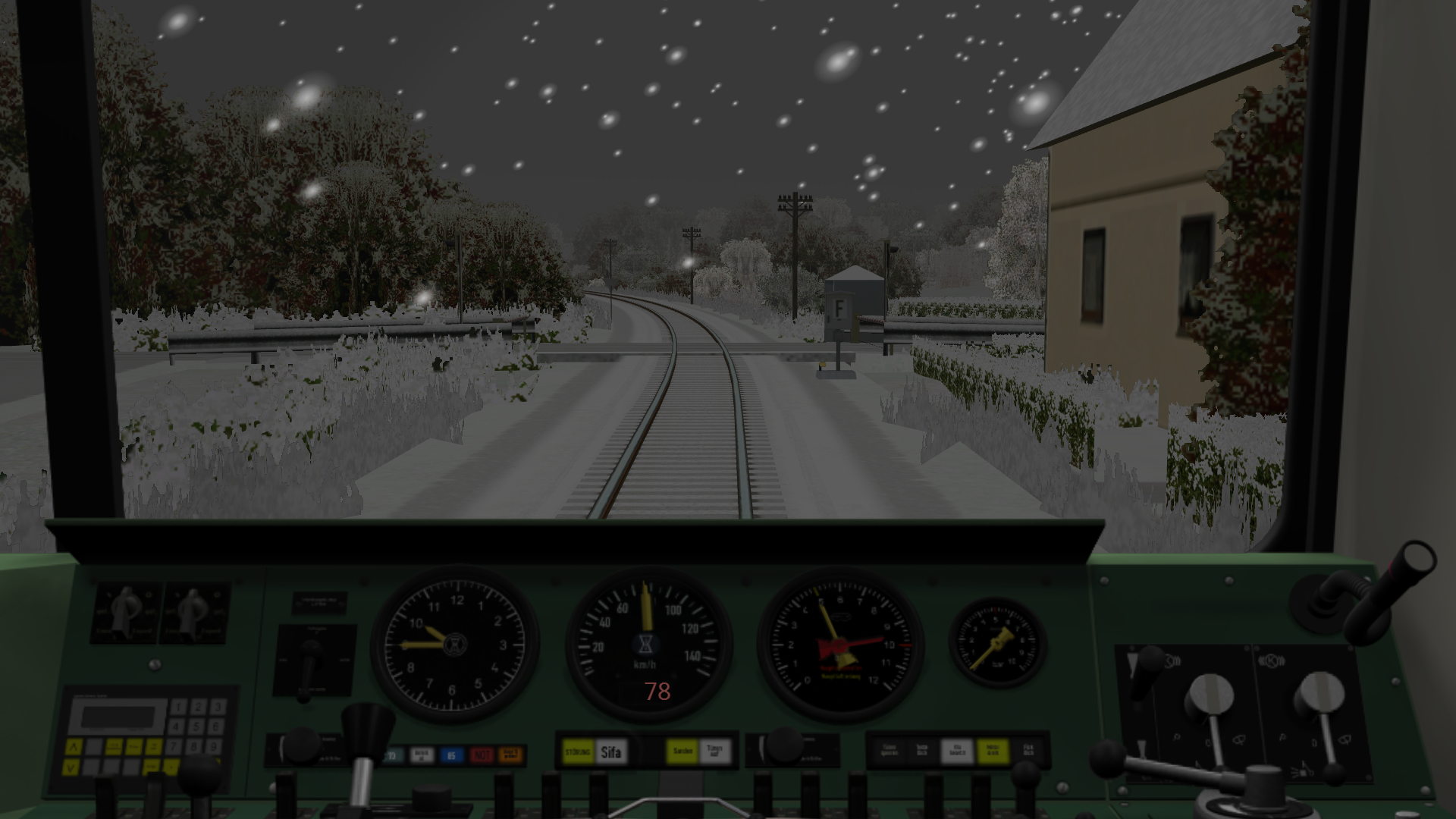
Task: Click the Sifa indicator button
Action: 611,752
